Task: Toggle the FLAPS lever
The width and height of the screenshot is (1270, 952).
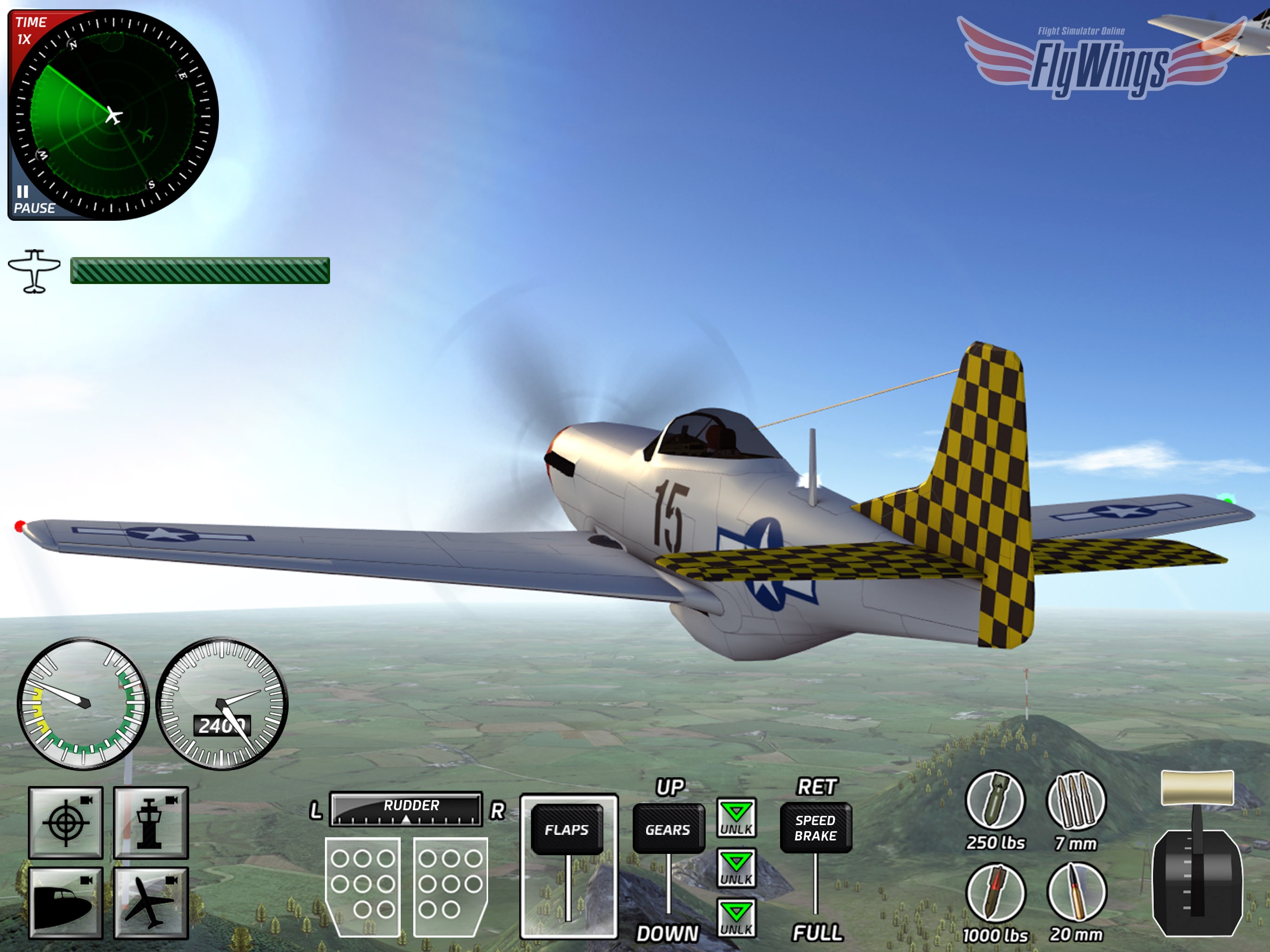Action: pos(567,830)
